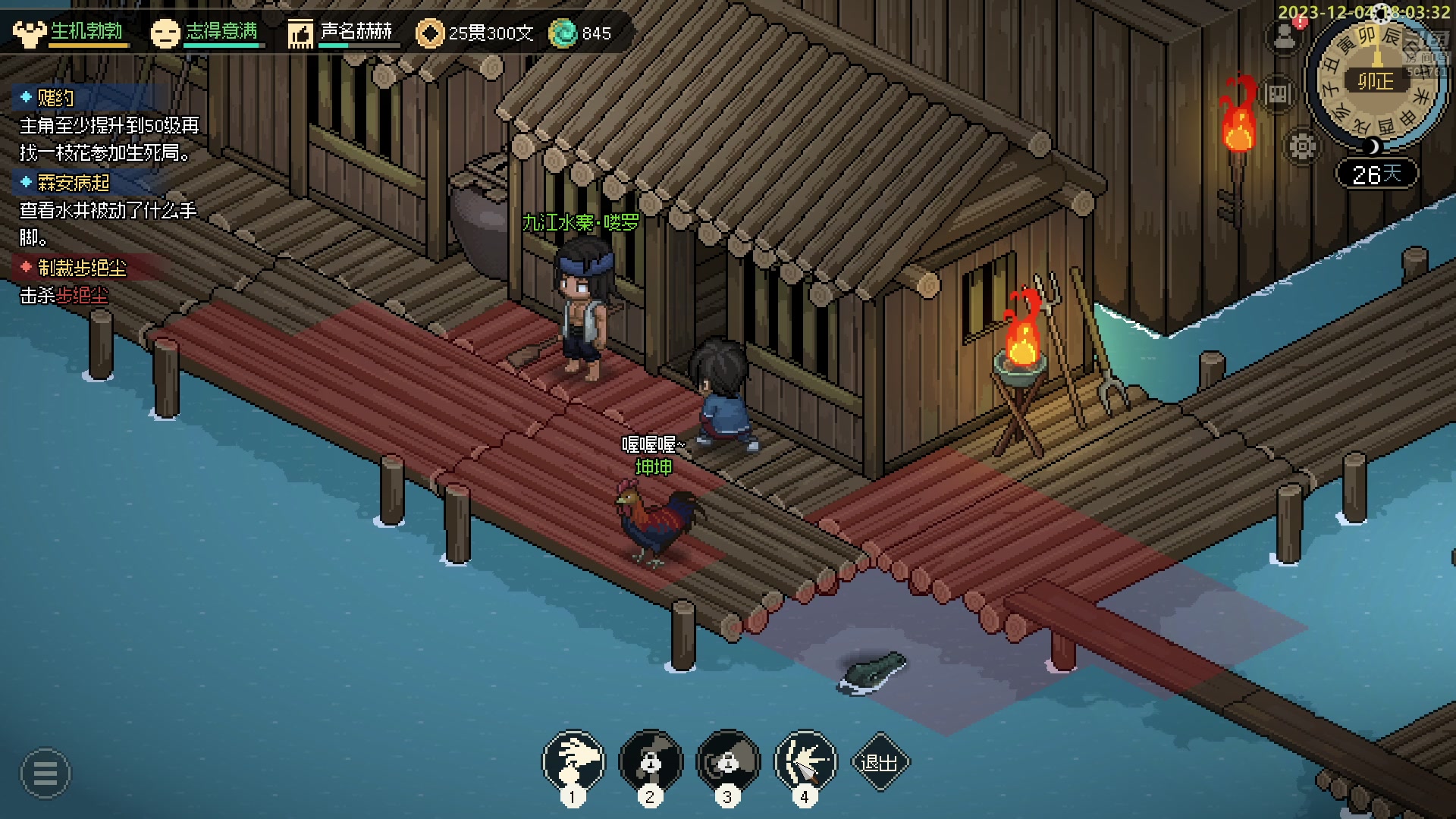Viewport: 1456px width, 819px height.
Task: Open the gear settings icon
Action: pyautogui.click(x=1302, y=146)
